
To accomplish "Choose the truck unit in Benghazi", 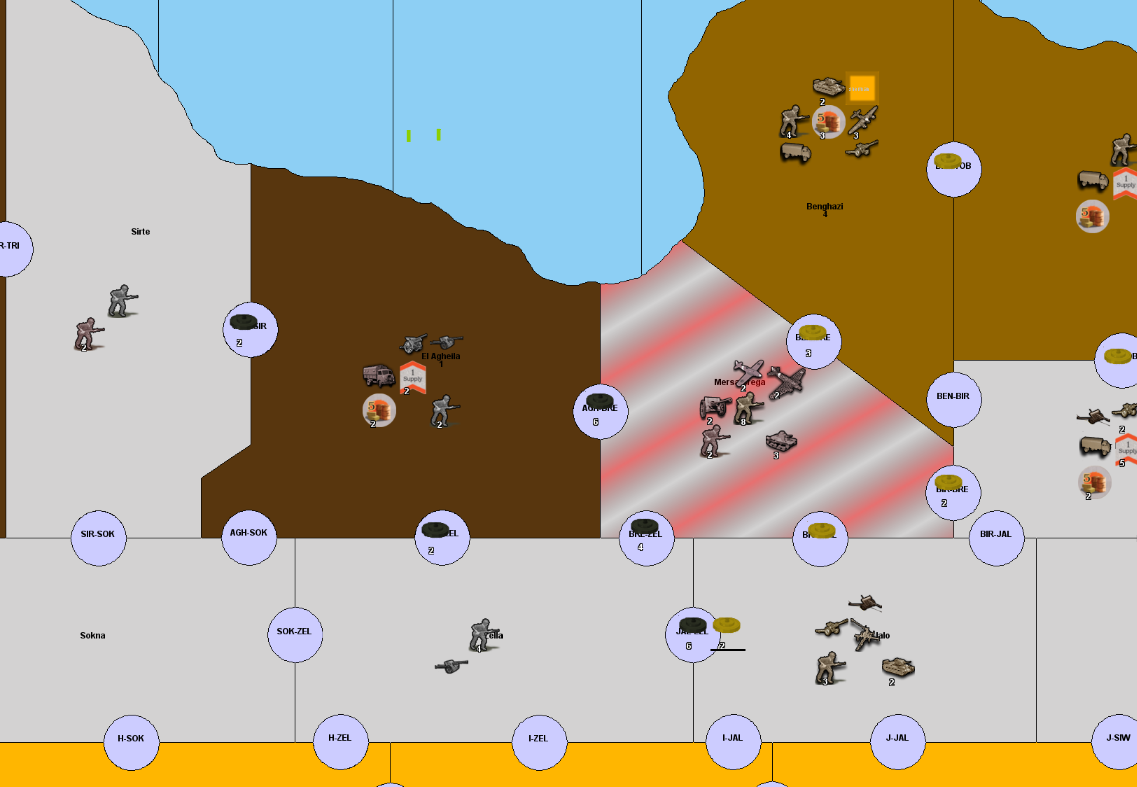I will tap(795, 152).
